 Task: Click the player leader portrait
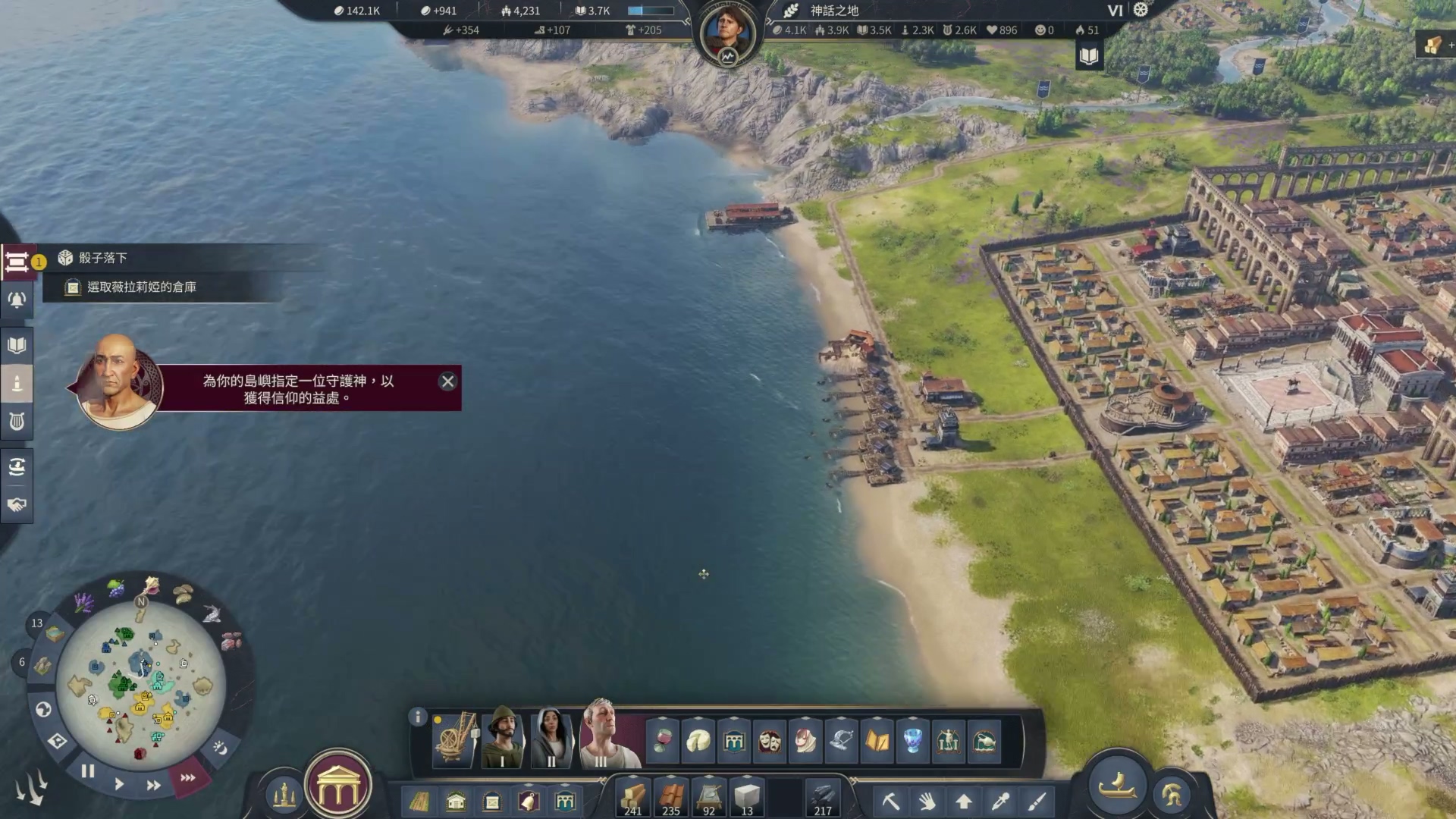pyautogui.click(x=728, y=32)
